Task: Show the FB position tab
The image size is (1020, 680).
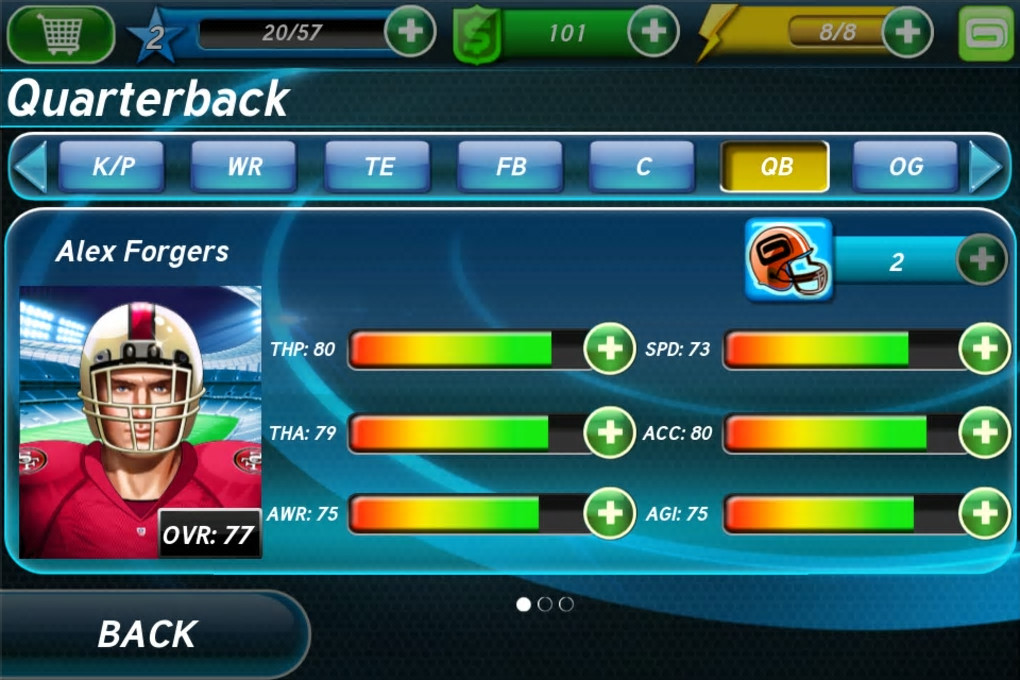Action: [x=510, y=167]
